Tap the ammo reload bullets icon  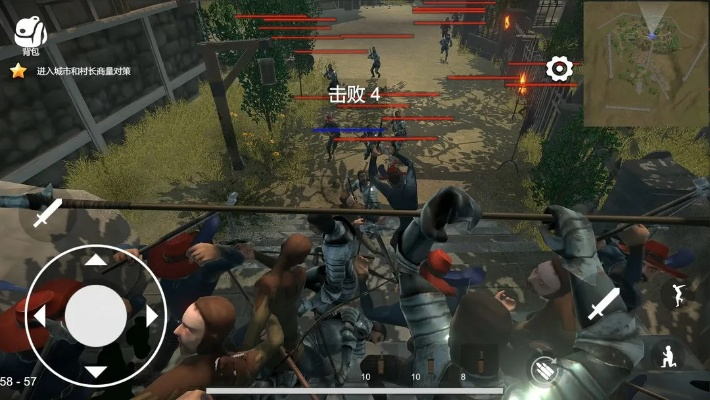pyautogui.click(x=545, y=369)
